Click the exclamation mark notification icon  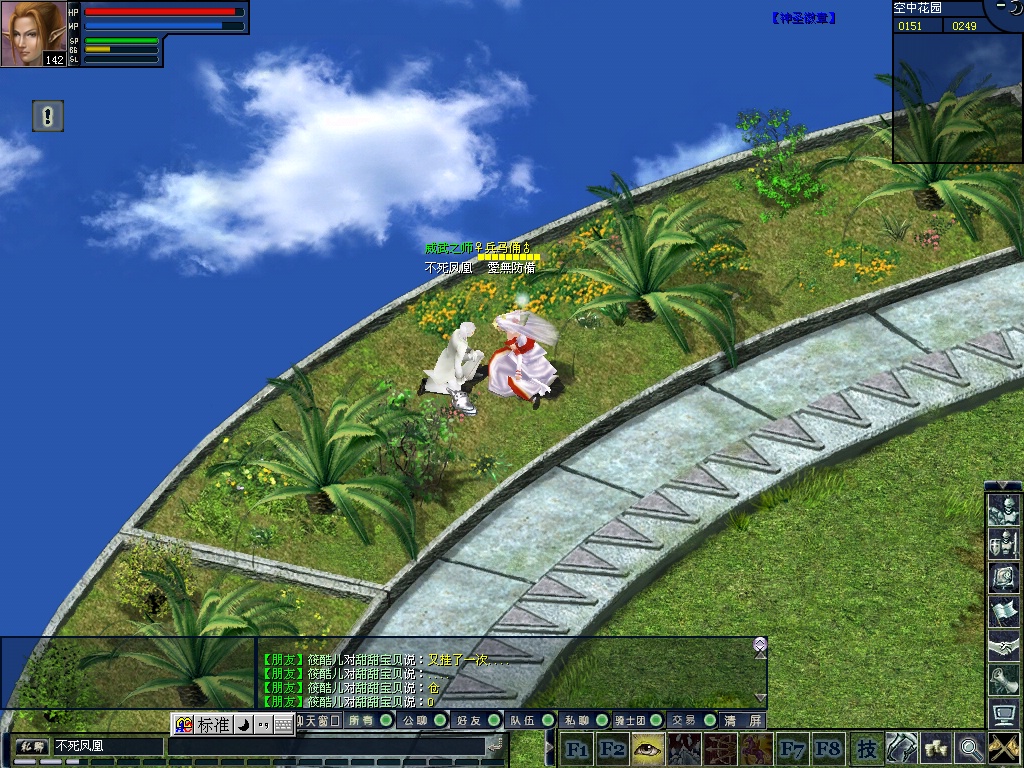tap(47, 116)
